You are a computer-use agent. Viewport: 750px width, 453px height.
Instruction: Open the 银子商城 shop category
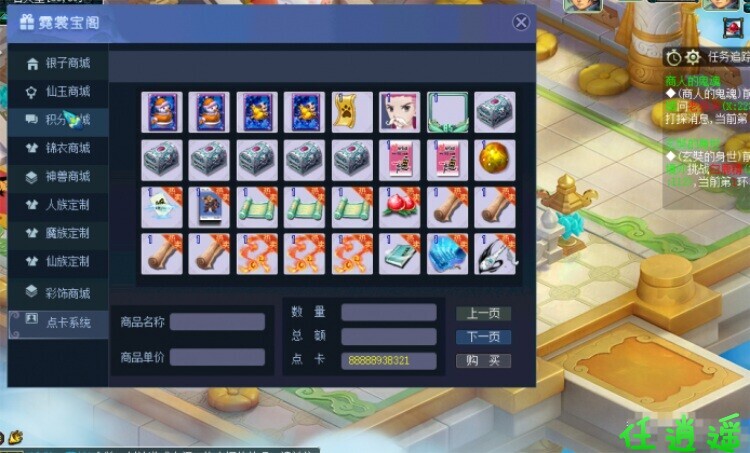58,63
